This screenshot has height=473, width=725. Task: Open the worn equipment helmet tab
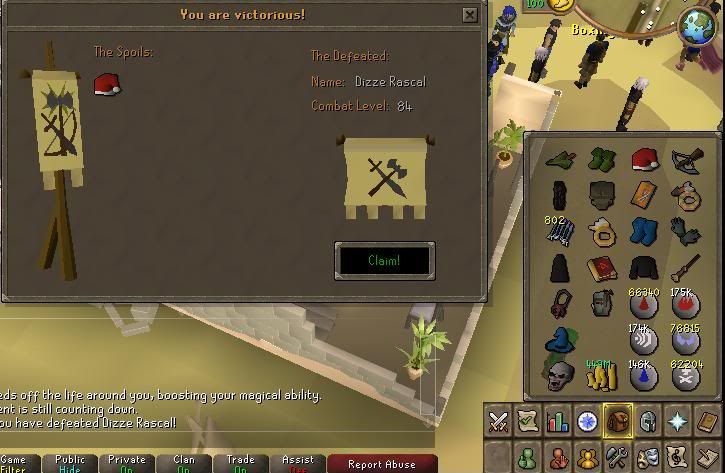(x=648, y=422)
